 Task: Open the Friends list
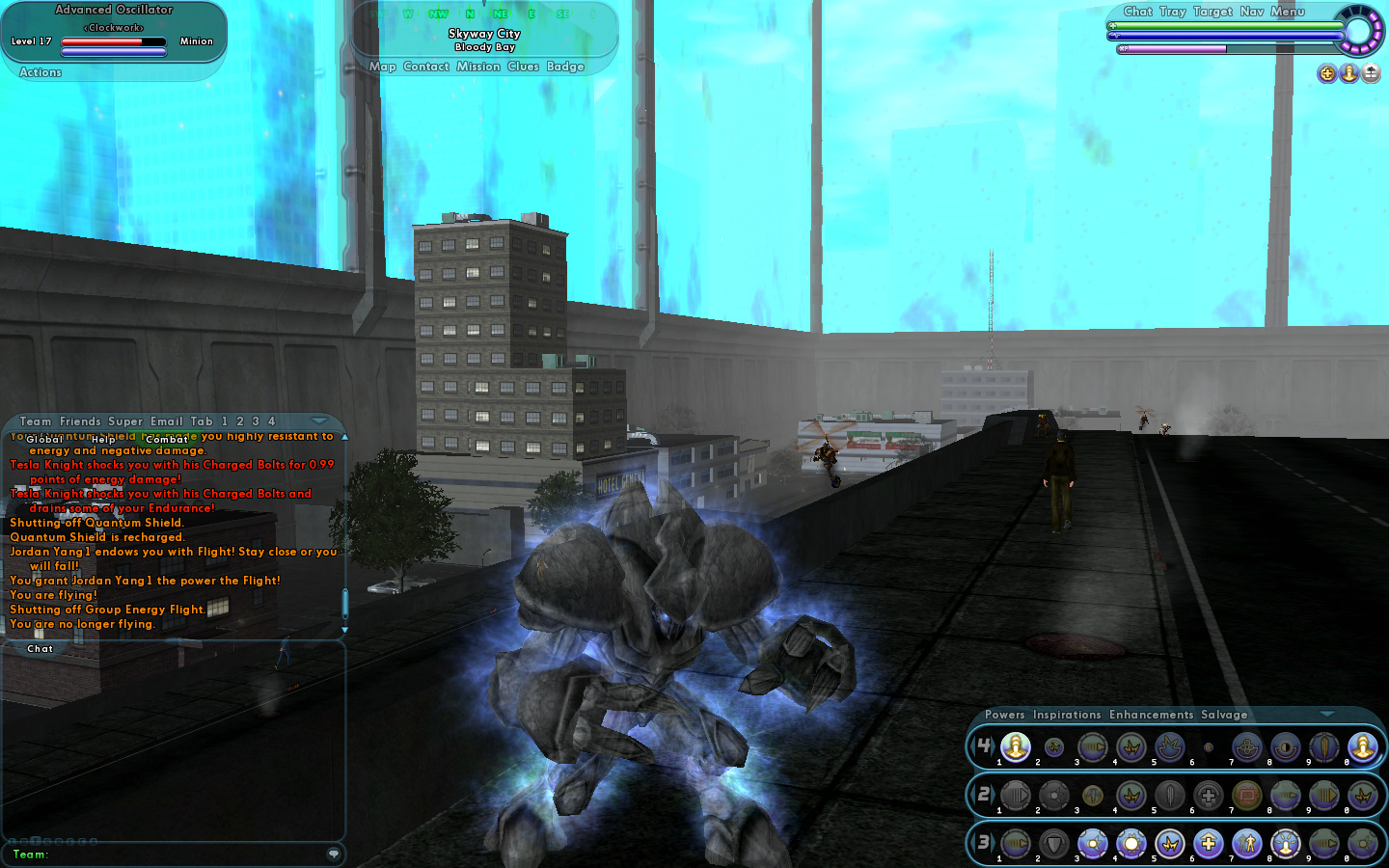80,421
